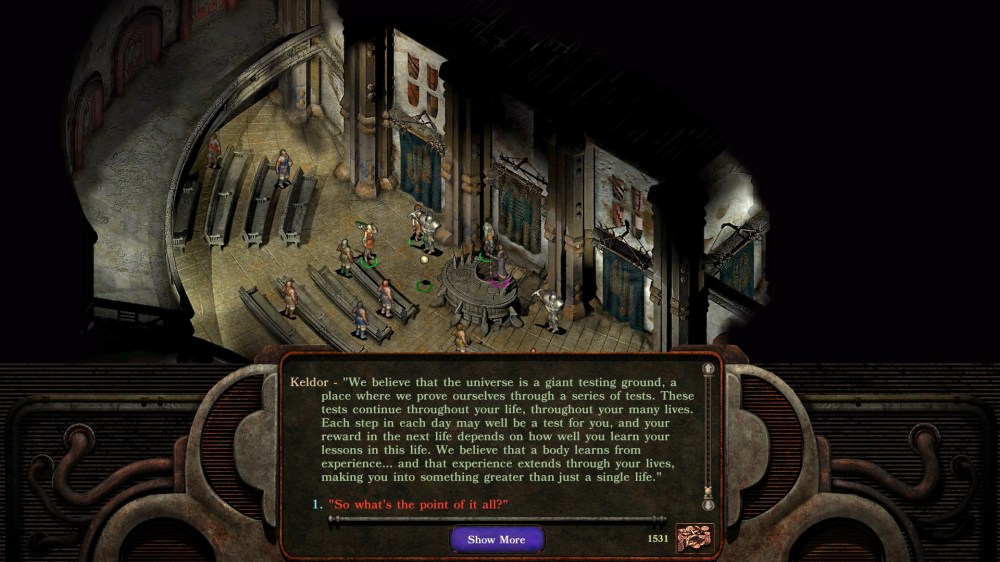Click the purple Show More button
This screenshot has height=562, width=1000.
496,540
